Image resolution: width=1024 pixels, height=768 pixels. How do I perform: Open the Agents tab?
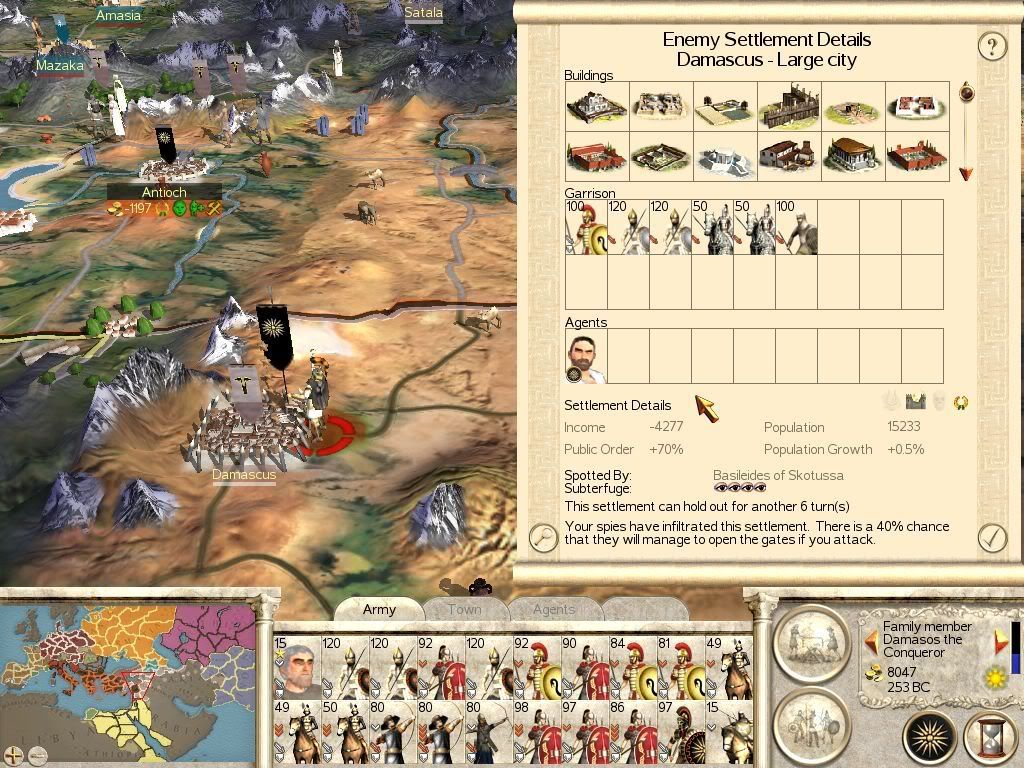point(554,609)
